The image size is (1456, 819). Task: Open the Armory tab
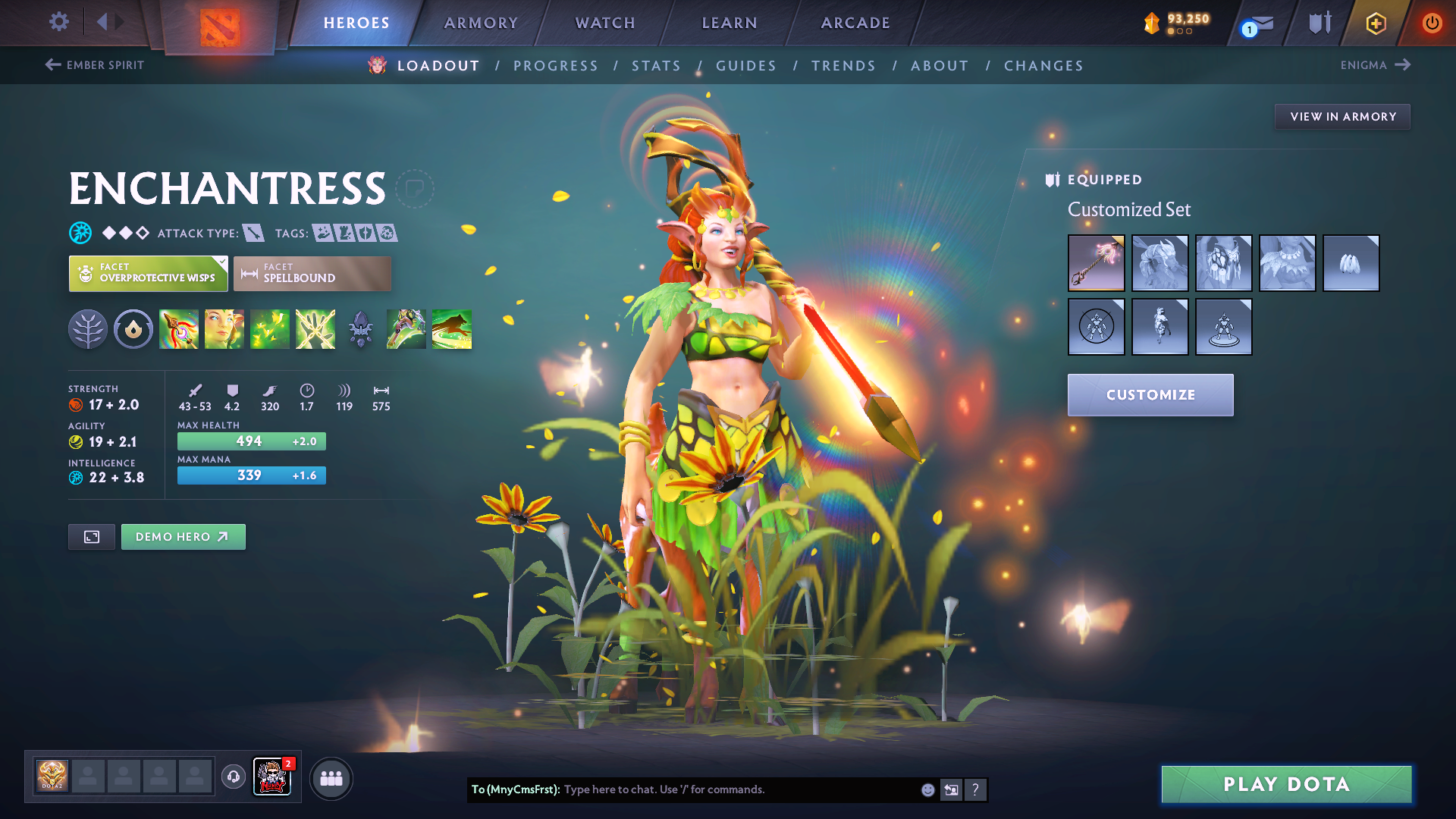point(481,23)
